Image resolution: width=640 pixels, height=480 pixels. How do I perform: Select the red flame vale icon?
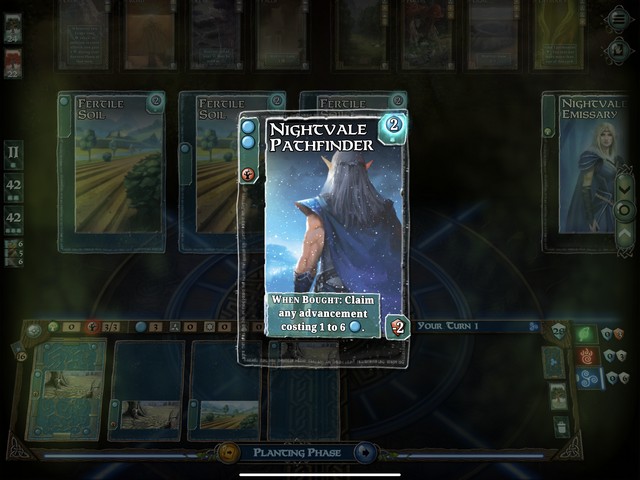(586, 355)
